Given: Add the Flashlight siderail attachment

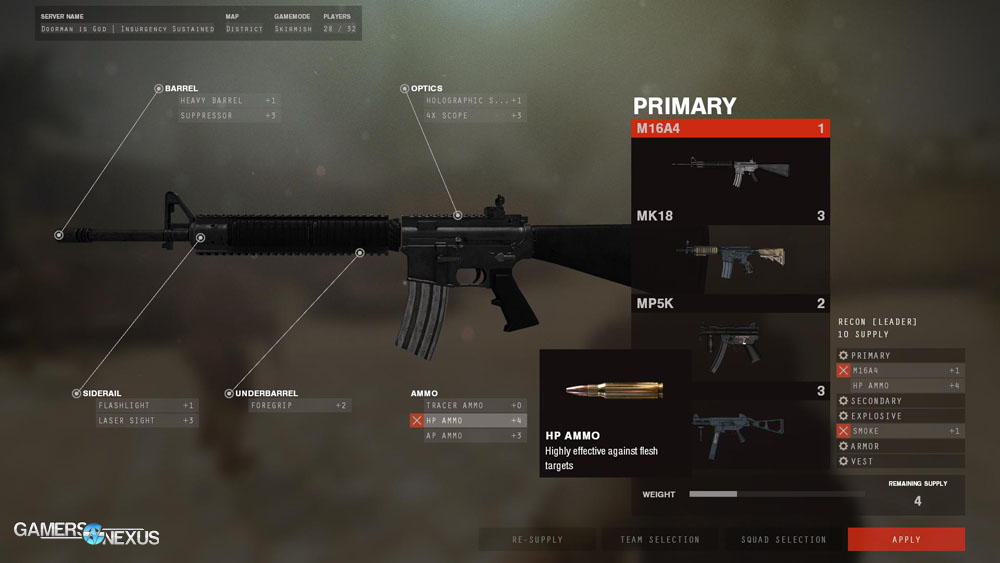Looking at the screenshot, I should [x=146, y=406].
